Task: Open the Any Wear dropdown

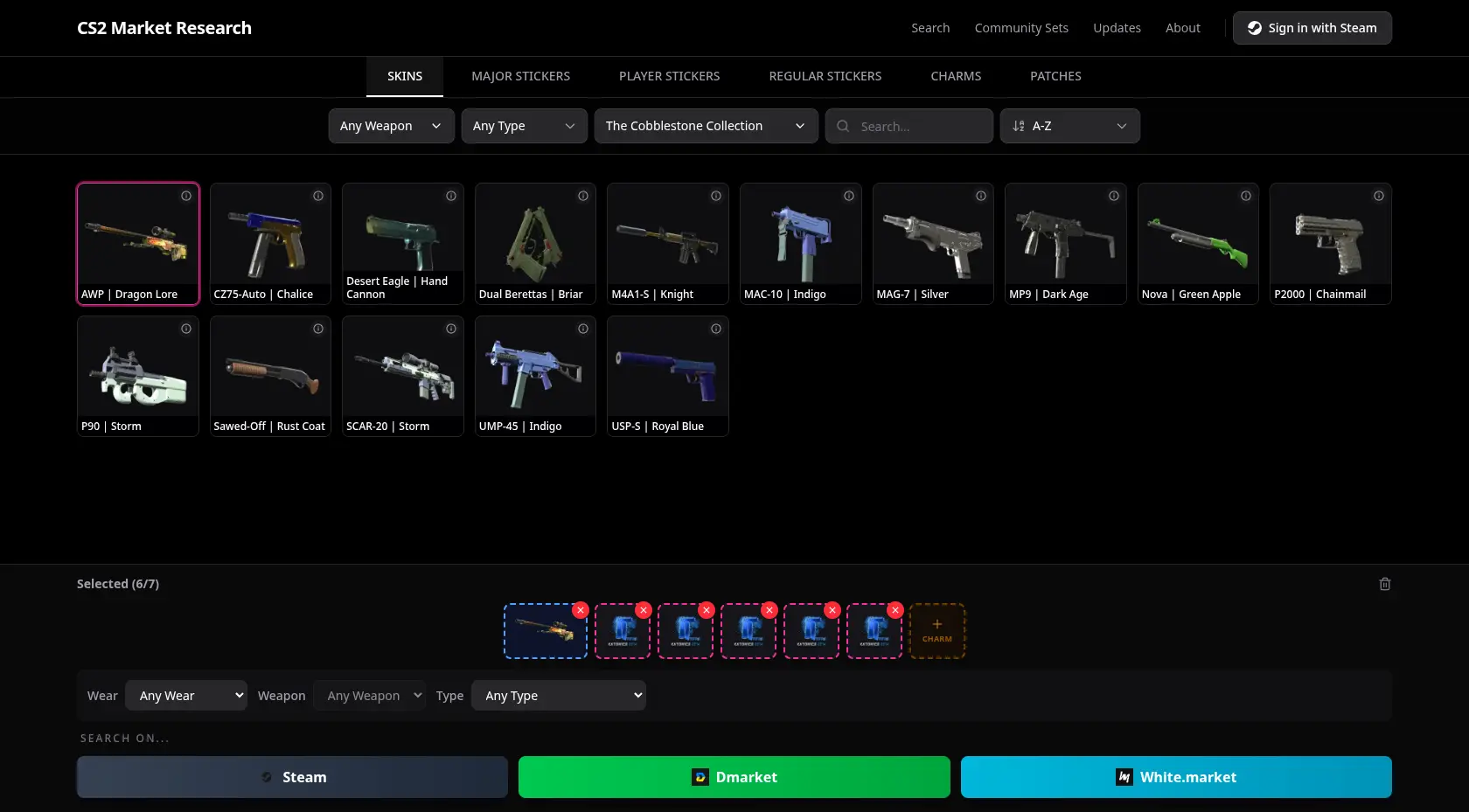Action: [186, 695]
